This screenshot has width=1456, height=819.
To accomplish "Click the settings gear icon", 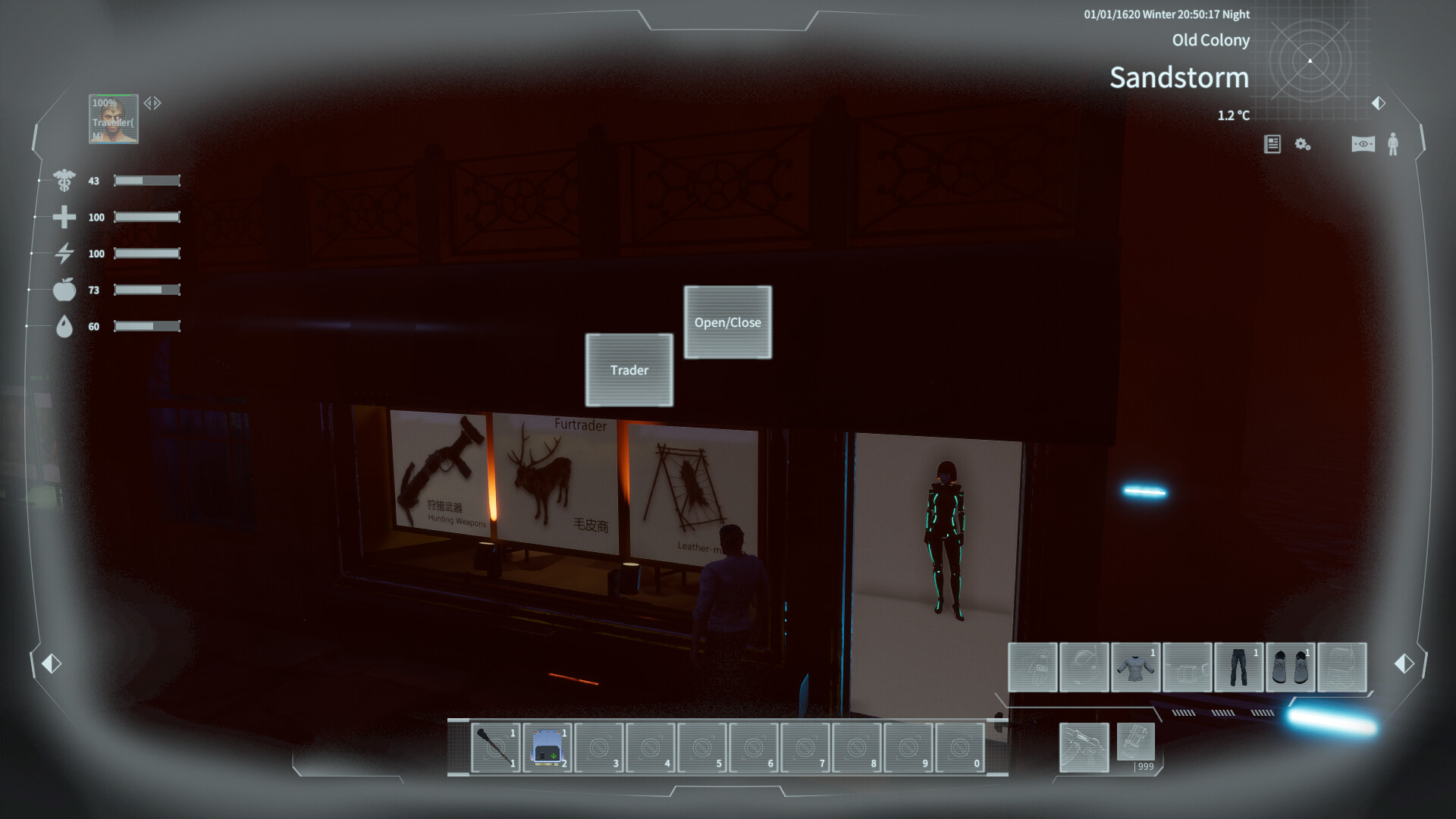I will tap(1303, 145).
